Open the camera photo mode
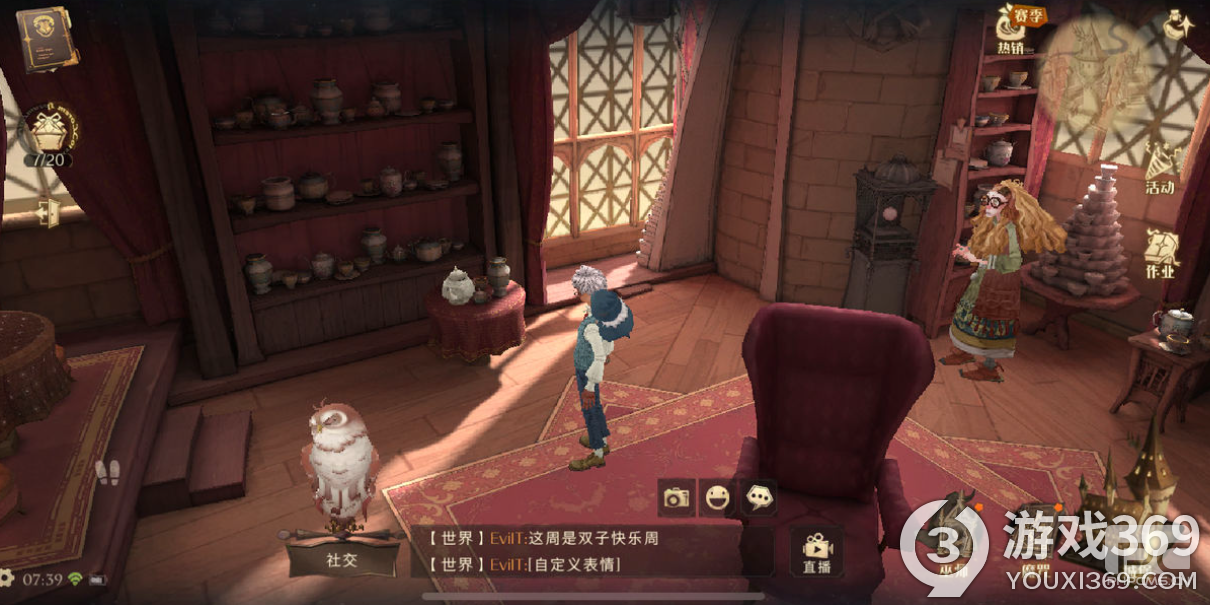 coord(677,497)
